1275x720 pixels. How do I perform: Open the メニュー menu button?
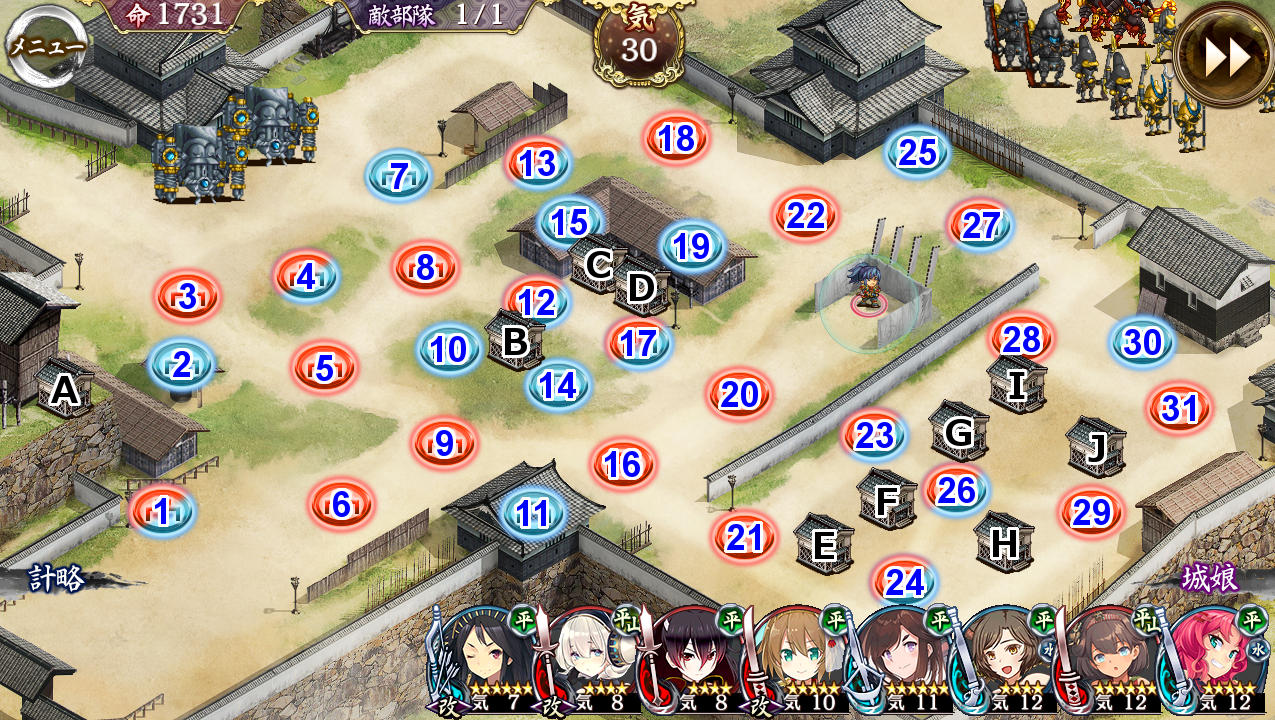point(46,44)
